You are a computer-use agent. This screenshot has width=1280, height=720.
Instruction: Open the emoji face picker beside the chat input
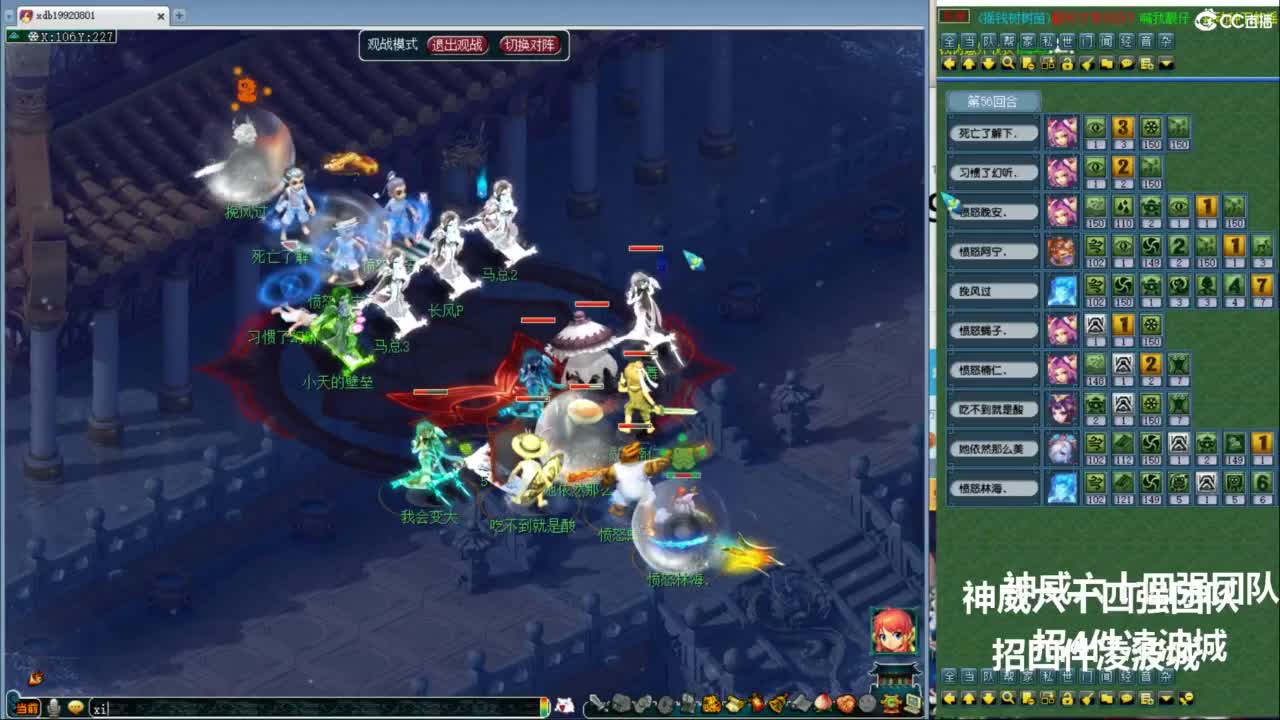pos(76,707)
